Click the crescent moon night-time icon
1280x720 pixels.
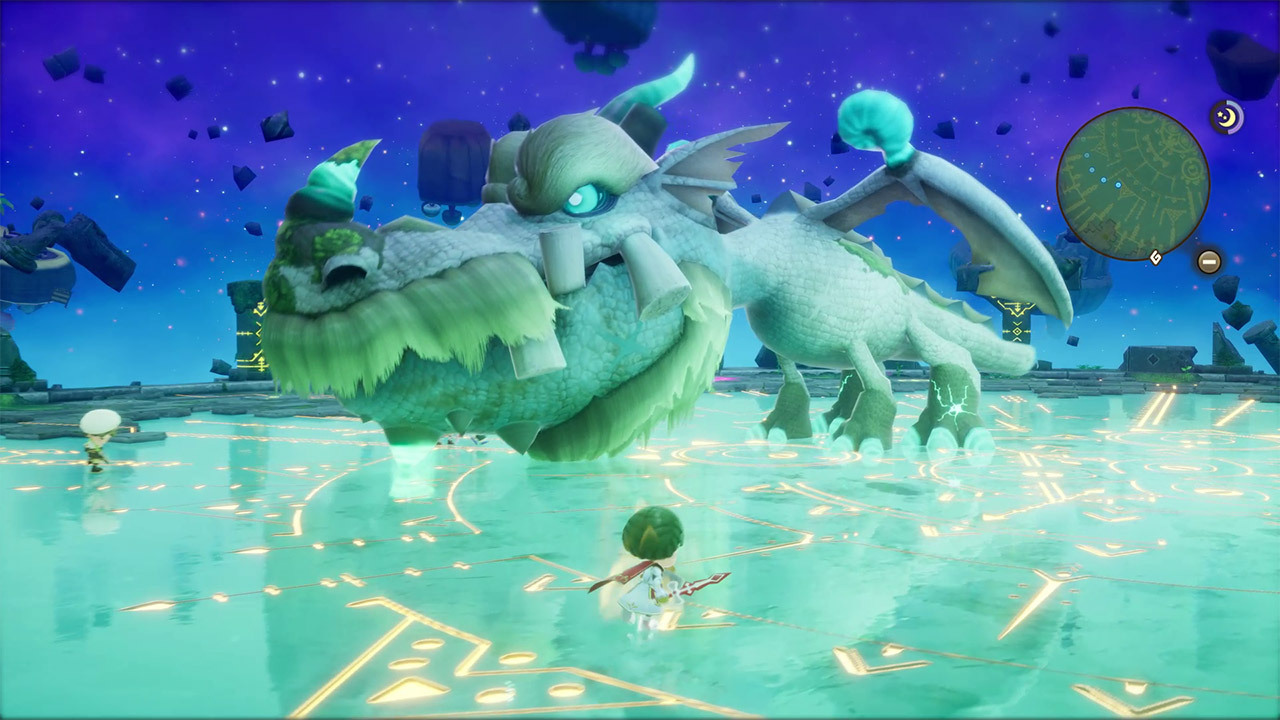[1225, 118]
